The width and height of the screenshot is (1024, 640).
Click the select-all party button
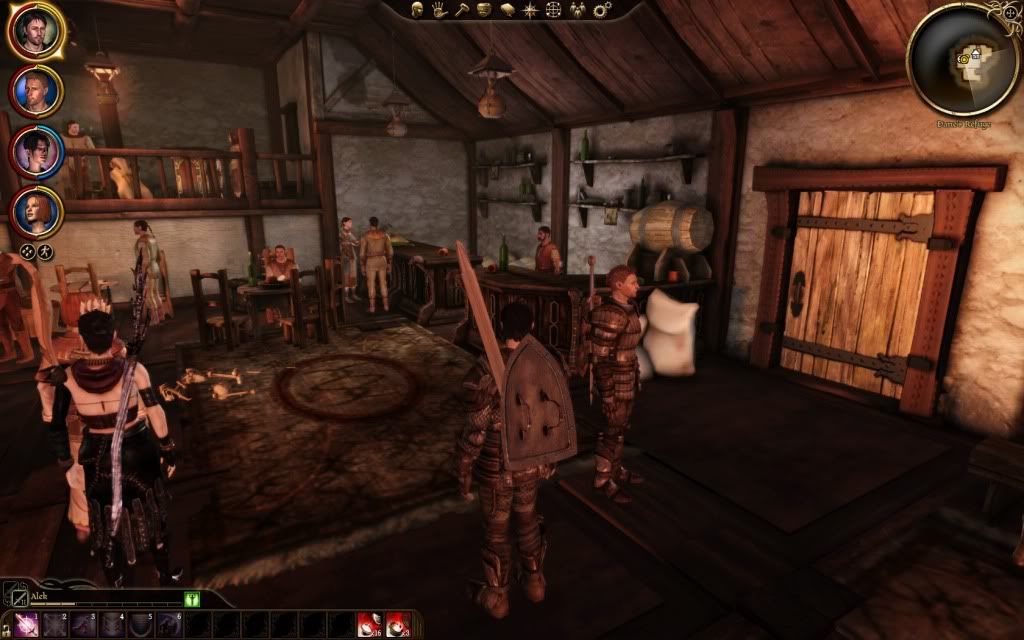29,252
